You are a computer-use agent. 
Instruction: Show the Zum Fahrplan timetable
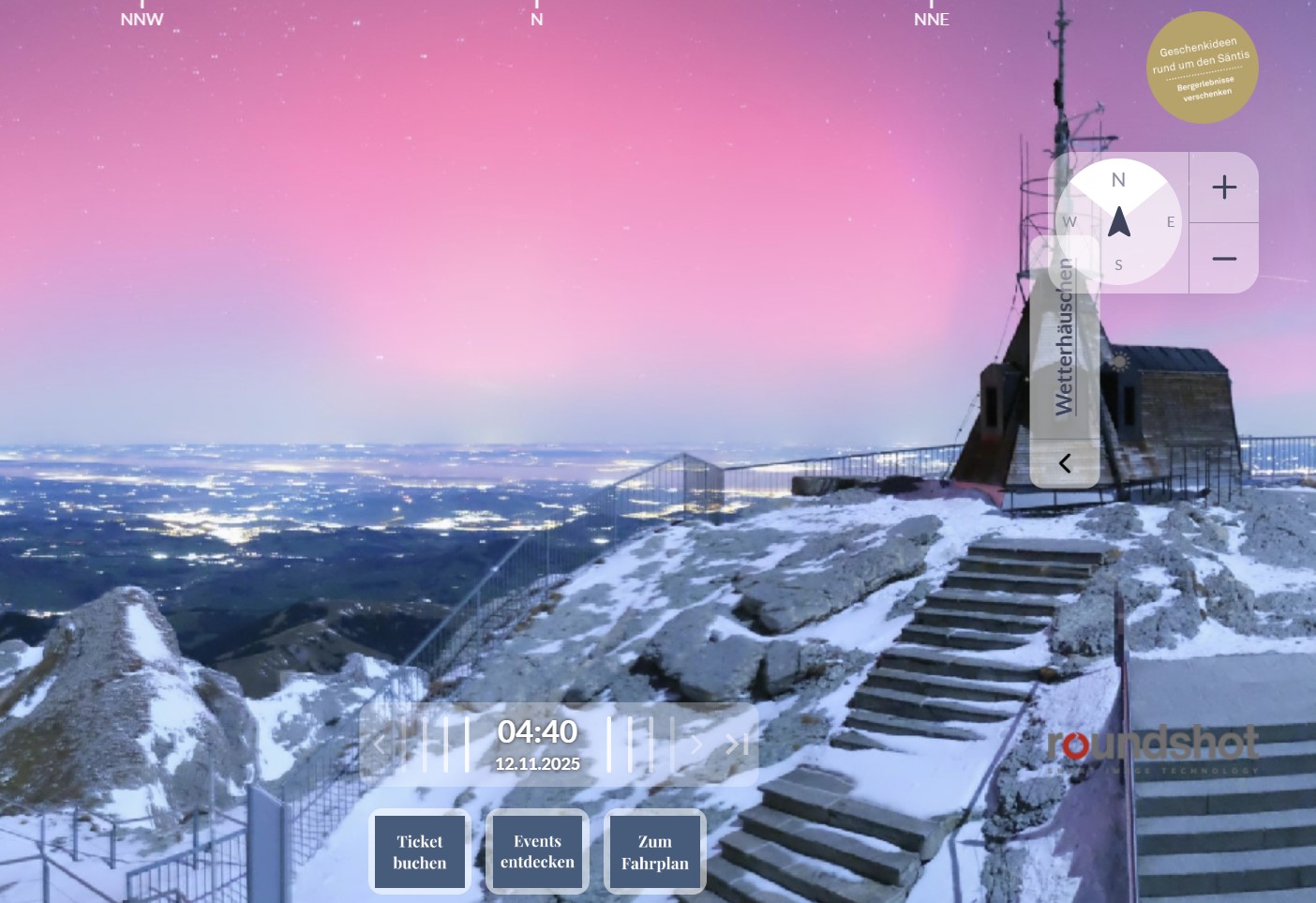655,851
